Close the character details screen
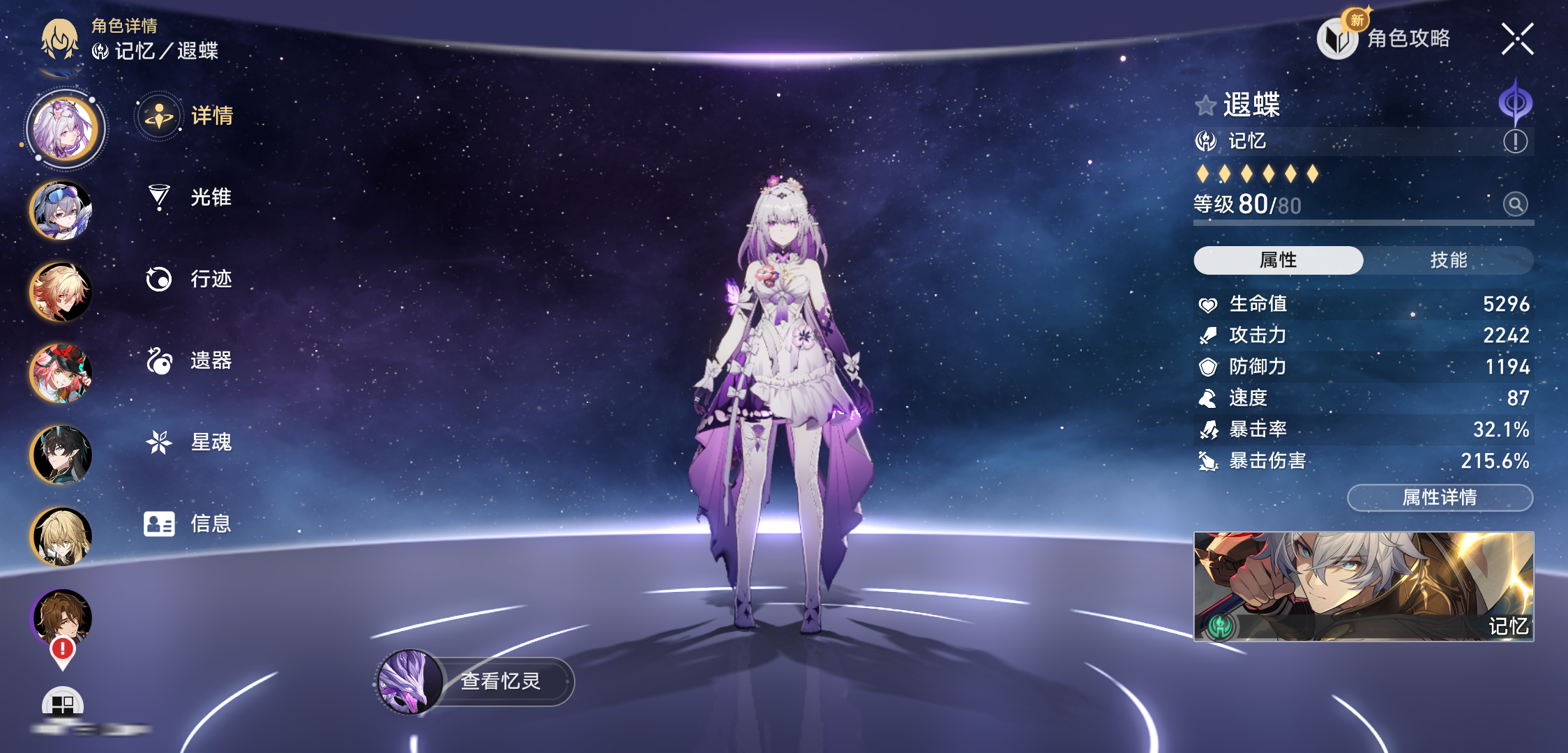 [x=1517, y=39]
